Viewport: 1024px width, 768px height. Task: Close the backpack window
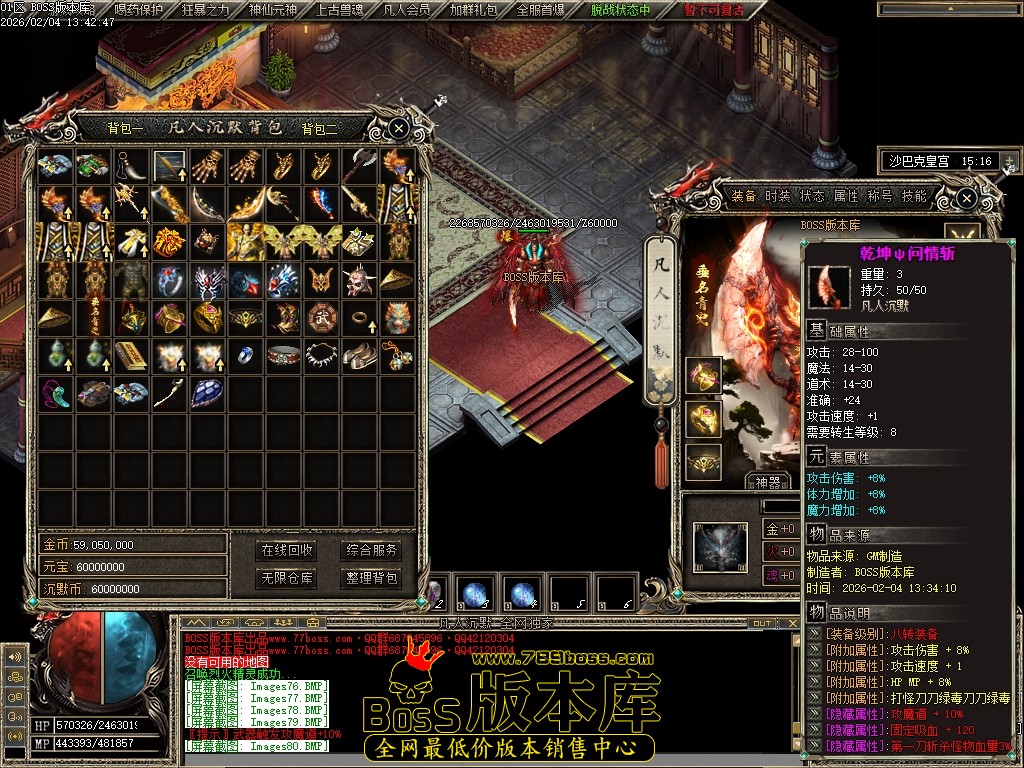point(398,128)
